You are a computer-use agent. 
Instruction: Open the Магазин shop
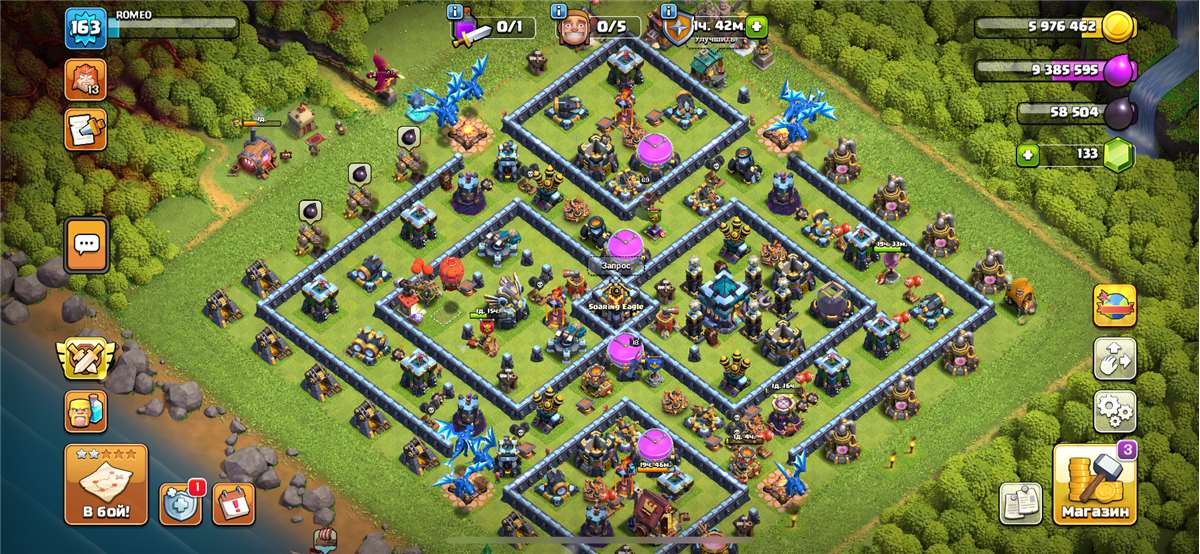click(1094, 486)
